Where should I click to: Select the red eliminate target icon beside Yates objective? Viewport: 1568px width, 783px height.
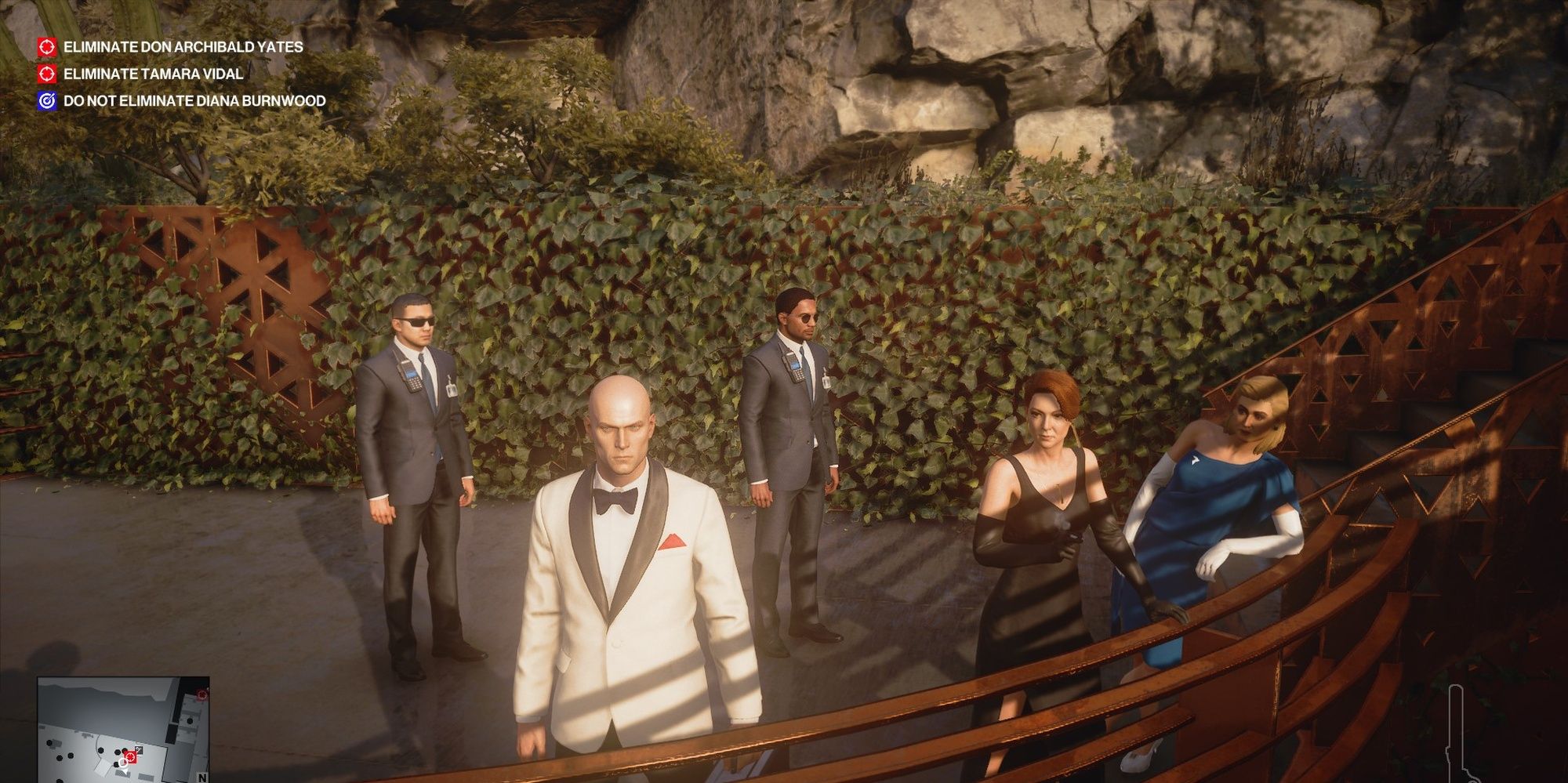click(46, 47)
